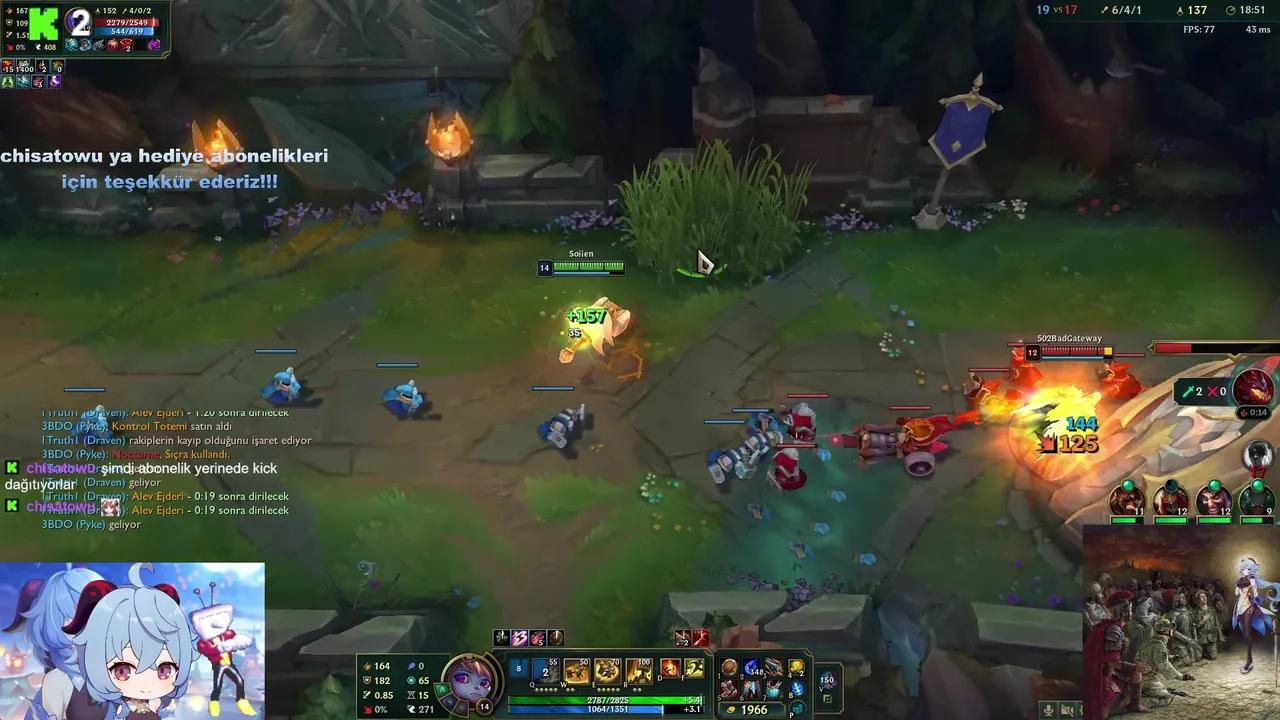The height and width of the screenshot is (720, 1280).
Task: Click the gold coin icon beside 1966
Action: pos(732,708)
